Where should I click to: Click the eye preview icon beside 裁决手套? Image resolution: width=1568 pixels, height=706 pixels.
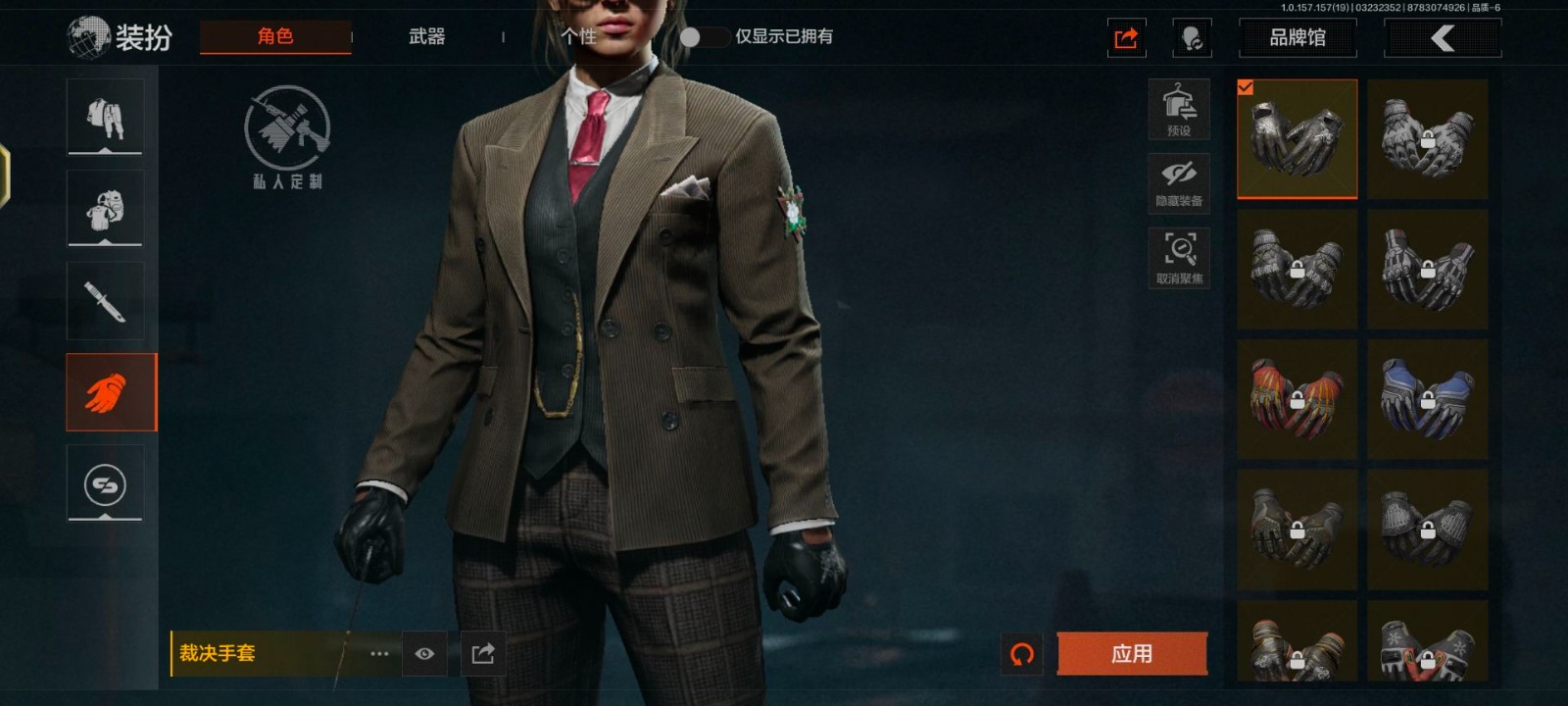click(424, 654)
